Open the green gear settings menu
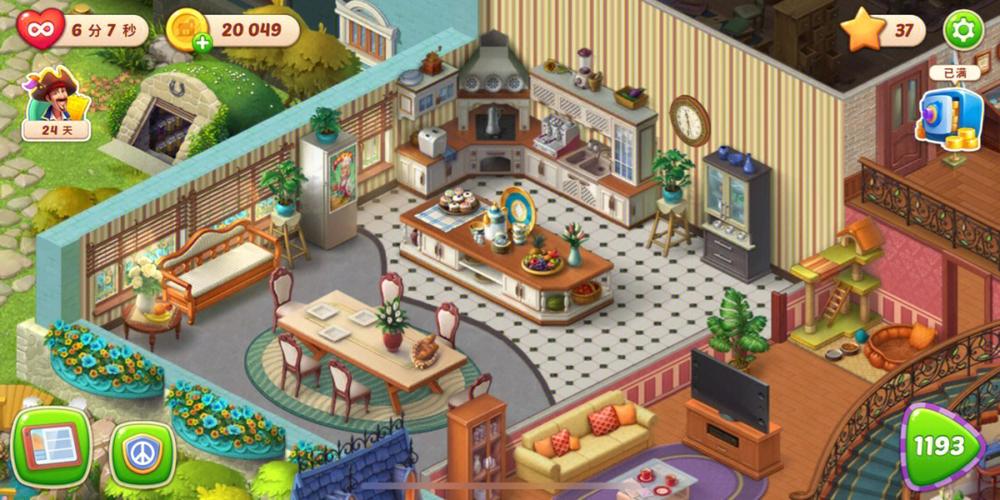This screenshot has height=500, width=1000. pos(963,30)
